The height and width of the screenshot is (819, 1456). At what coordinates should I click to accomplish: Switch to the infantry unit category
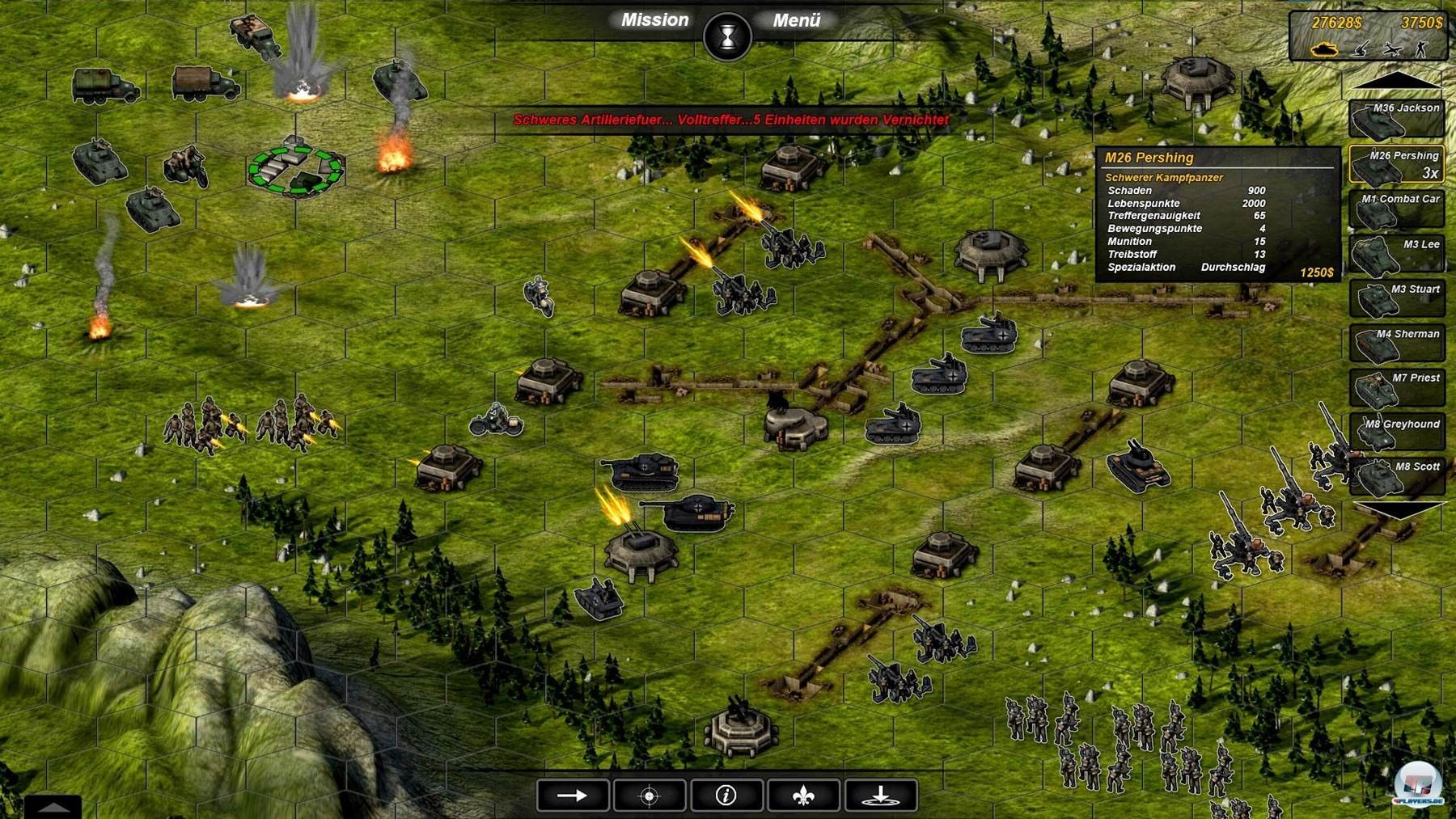(x=1421, y=49)
